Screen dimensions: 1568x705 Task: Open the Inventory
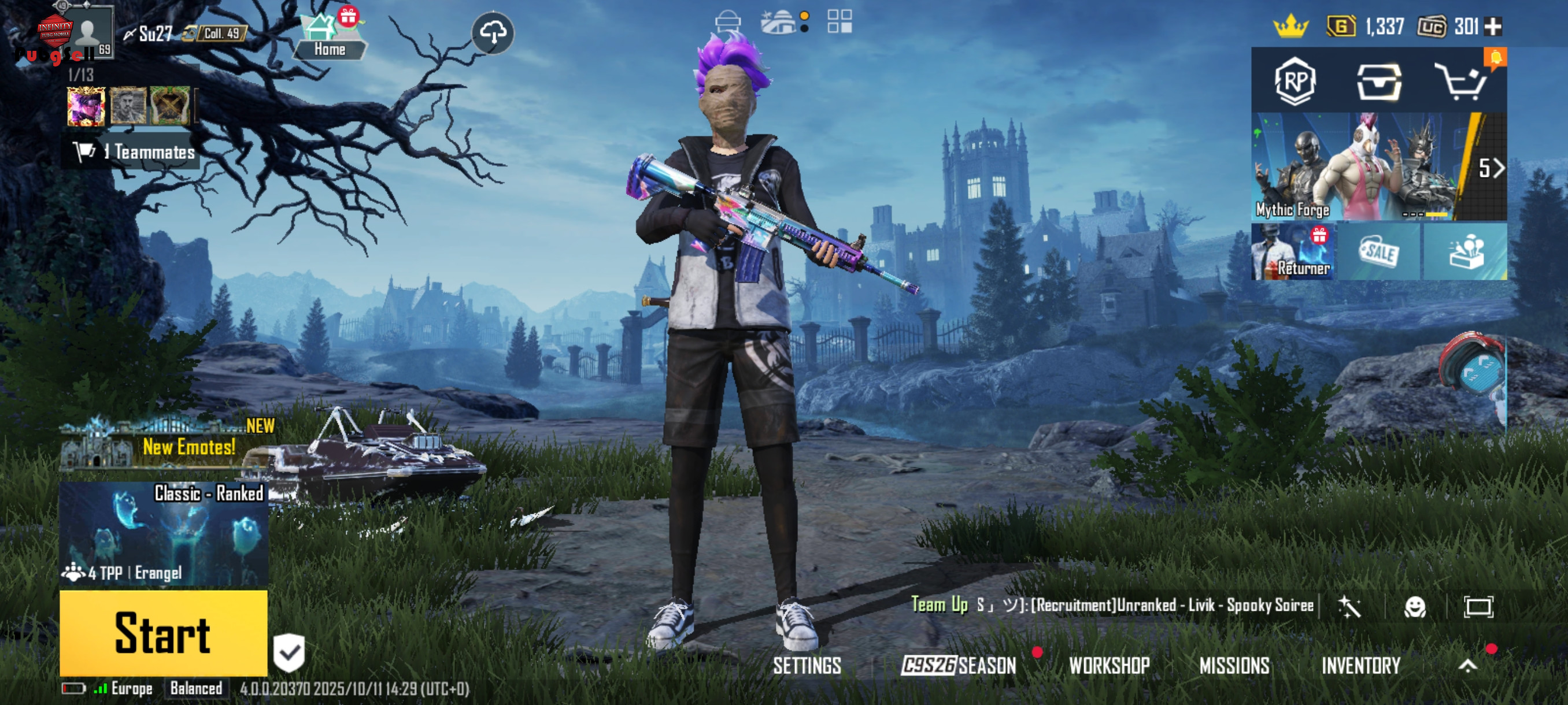coord(1361,666)
